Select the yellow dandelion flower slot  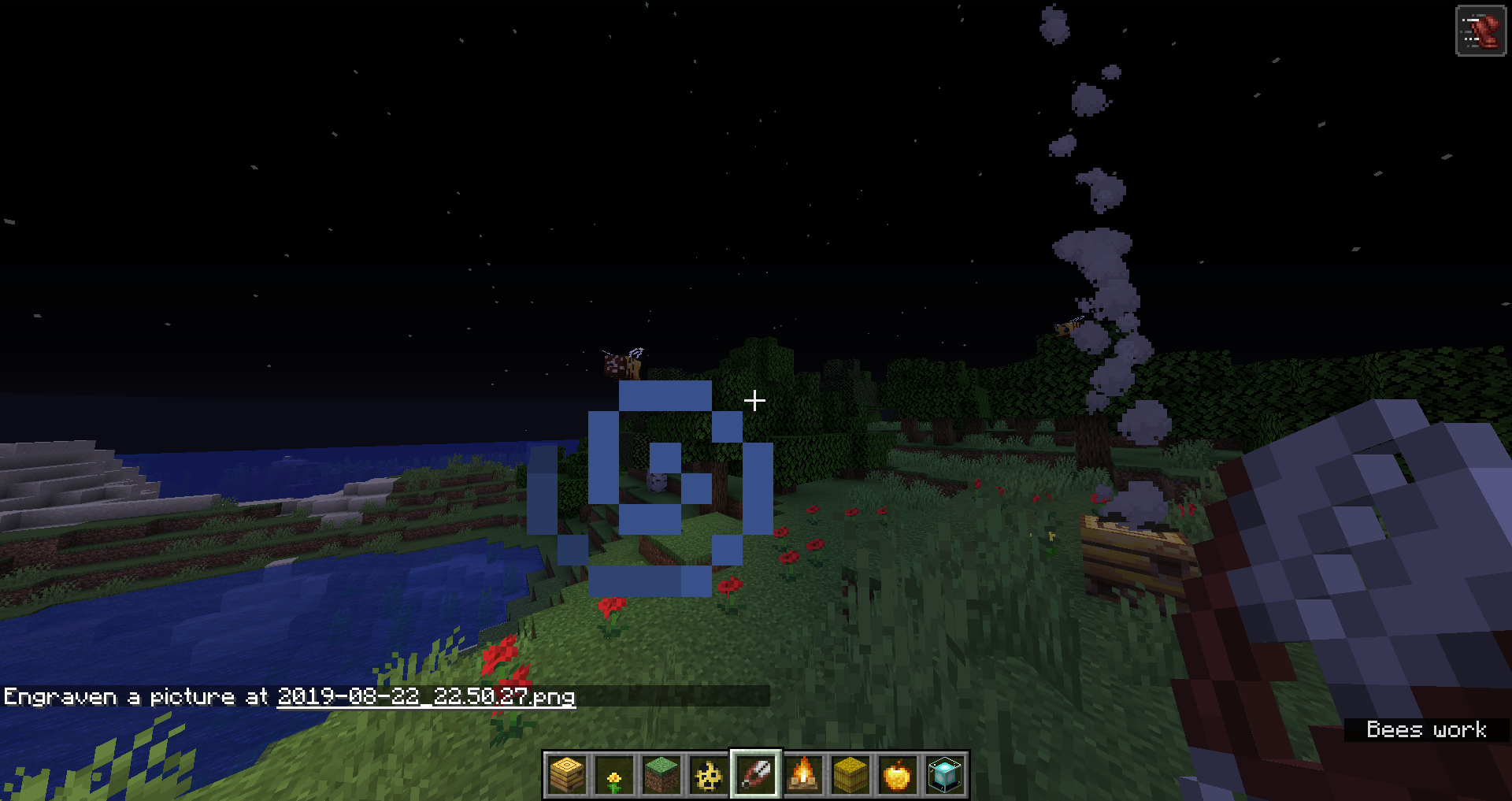tap(614, 775)
